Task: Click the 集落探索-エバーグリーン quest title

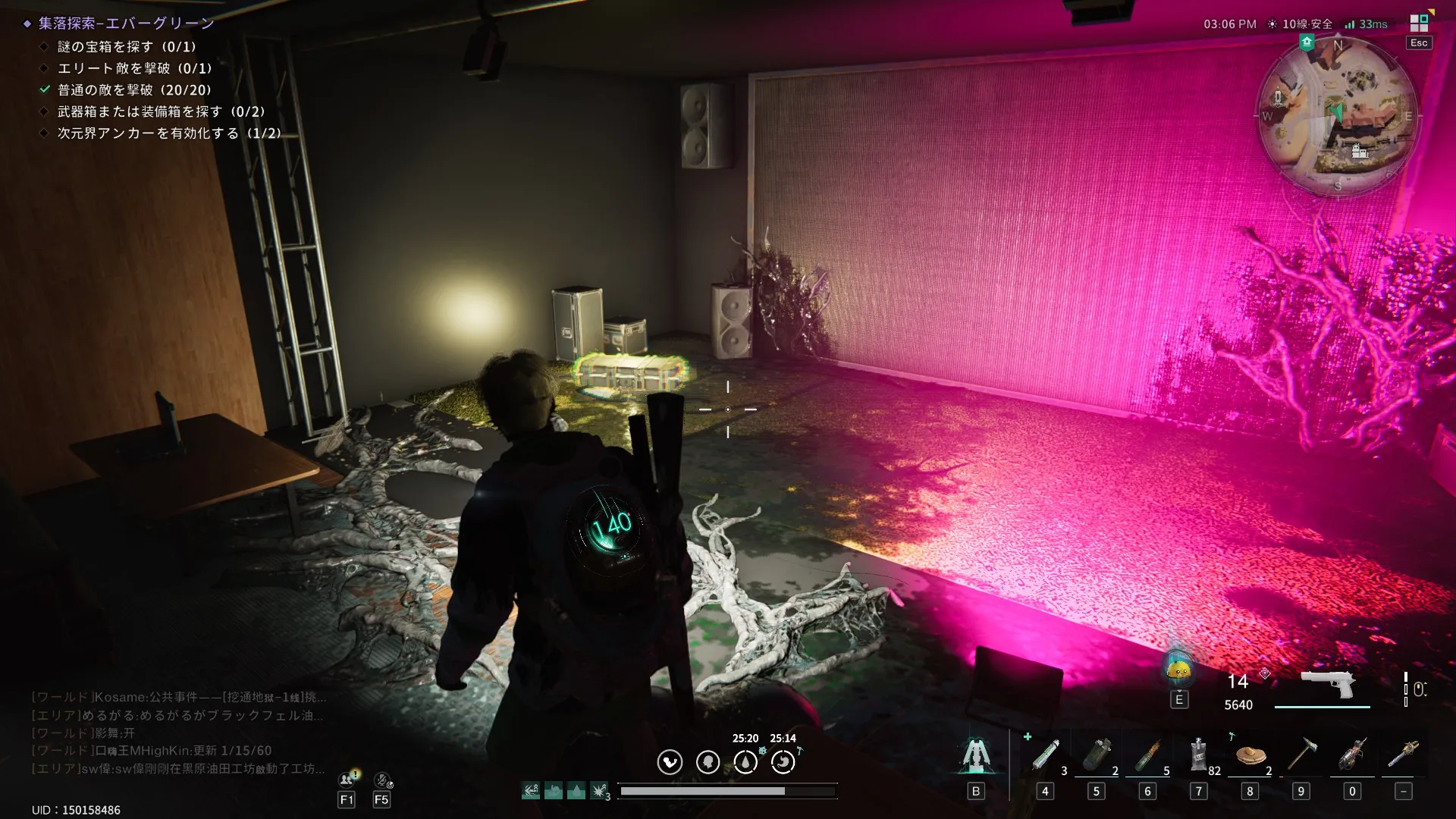Action: (126, 24)
